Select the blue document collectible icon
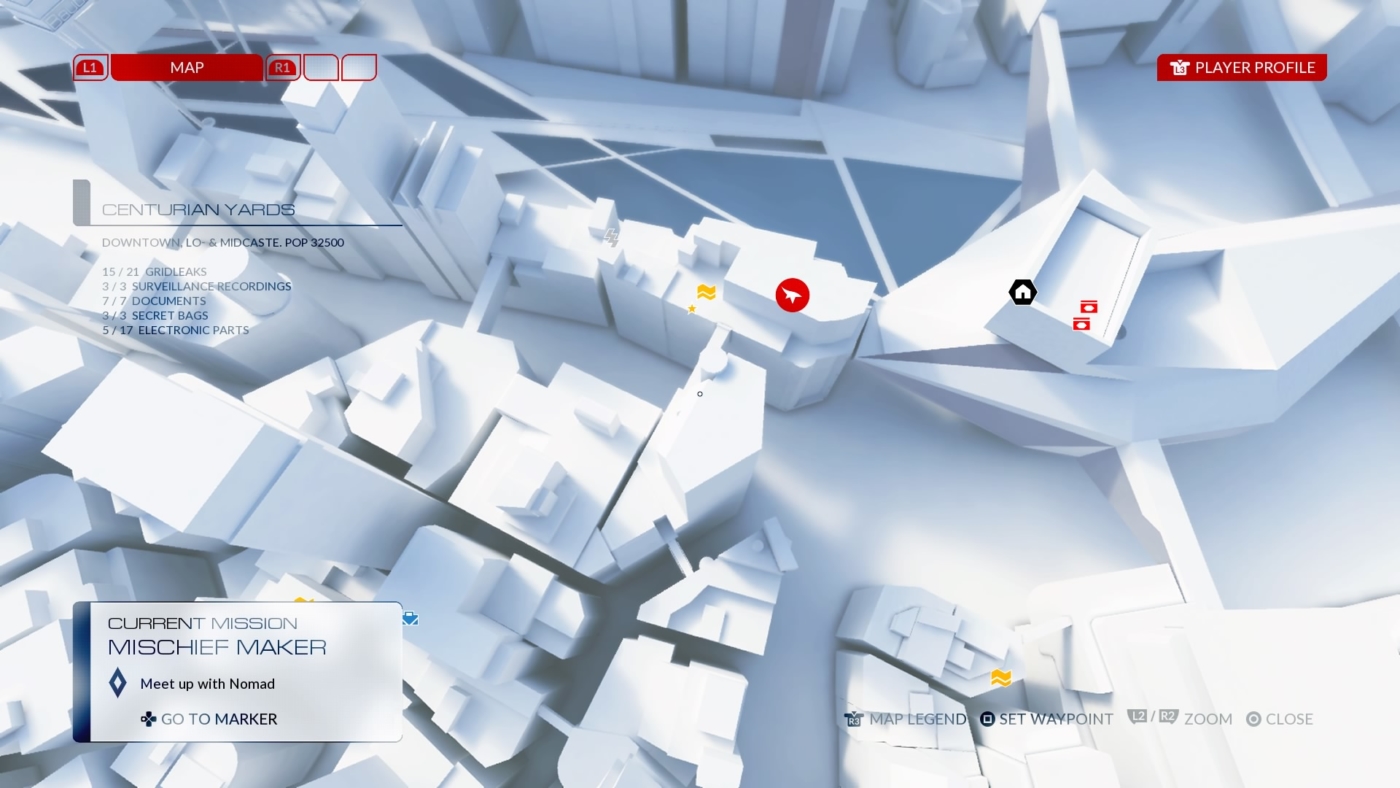 tap(409, 618)
